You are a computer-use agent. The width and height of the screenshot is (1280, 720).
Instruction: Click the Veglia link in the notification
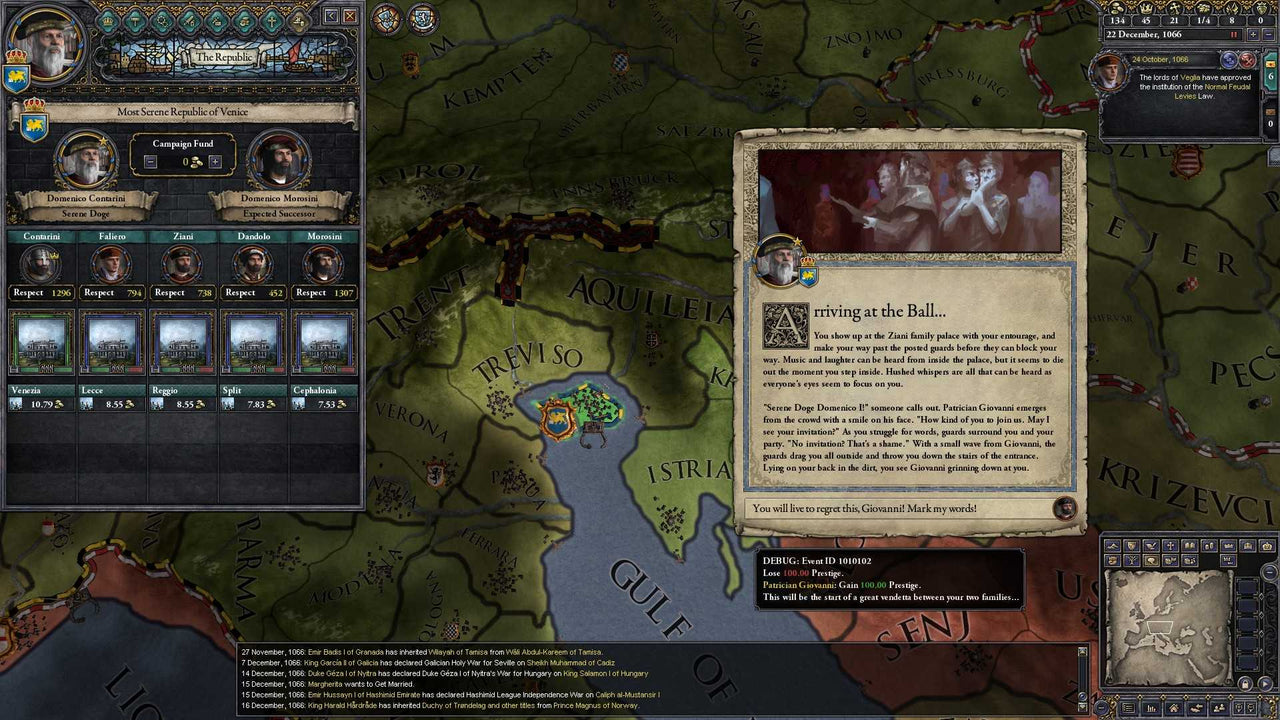(x=1190, y=77)
